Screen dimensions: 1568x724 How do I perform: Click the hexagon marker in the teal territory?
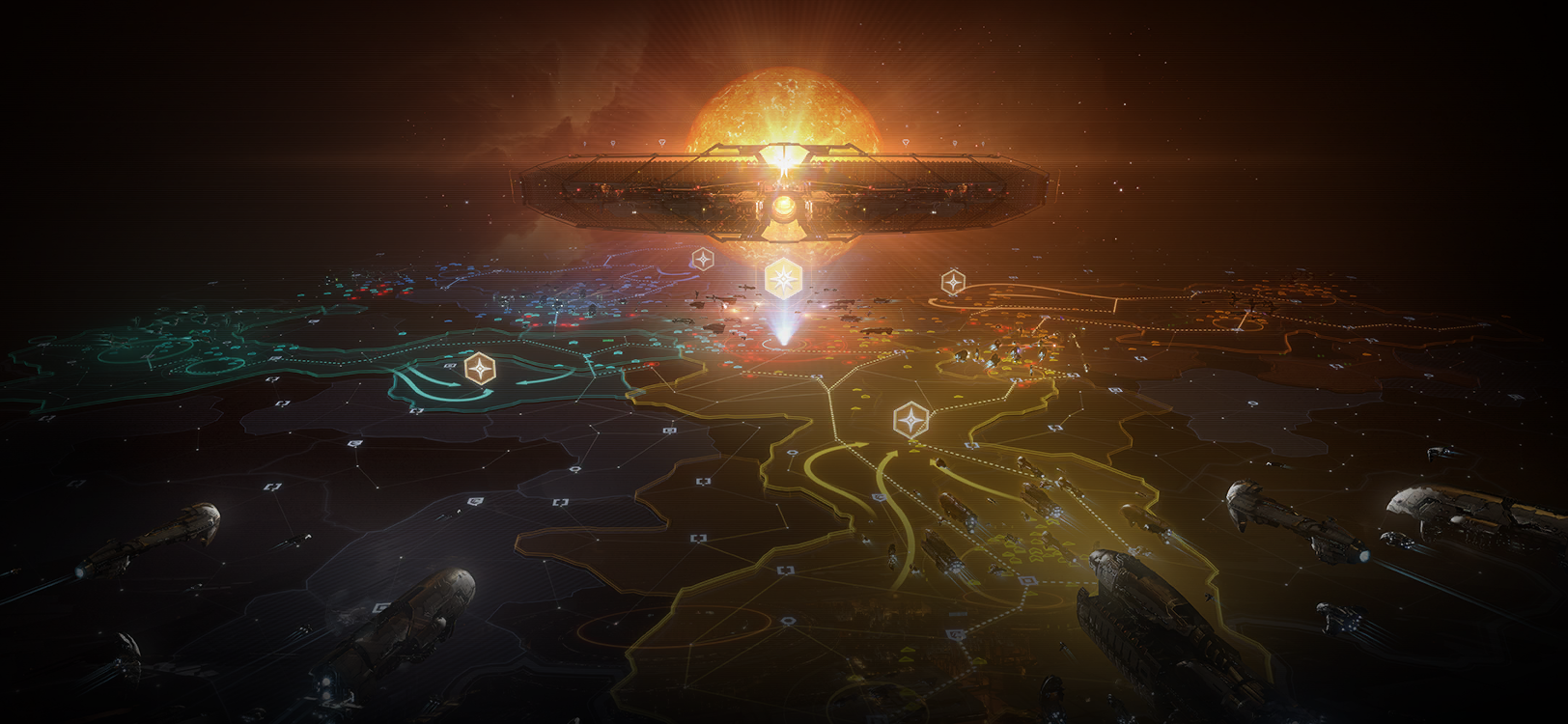point(478,368)
